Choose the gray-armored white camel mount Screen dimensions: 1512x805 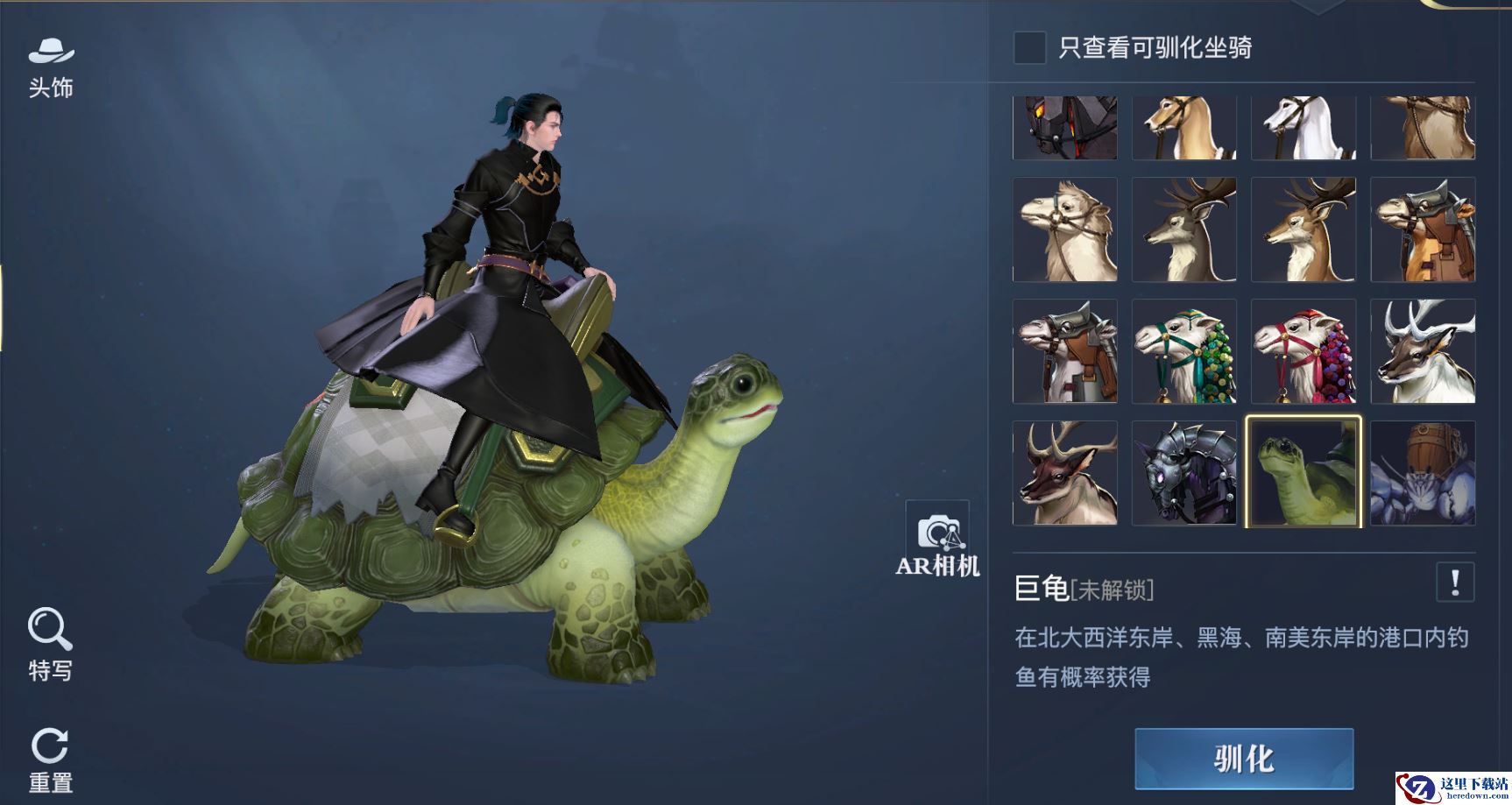(x=1065, y=351)
